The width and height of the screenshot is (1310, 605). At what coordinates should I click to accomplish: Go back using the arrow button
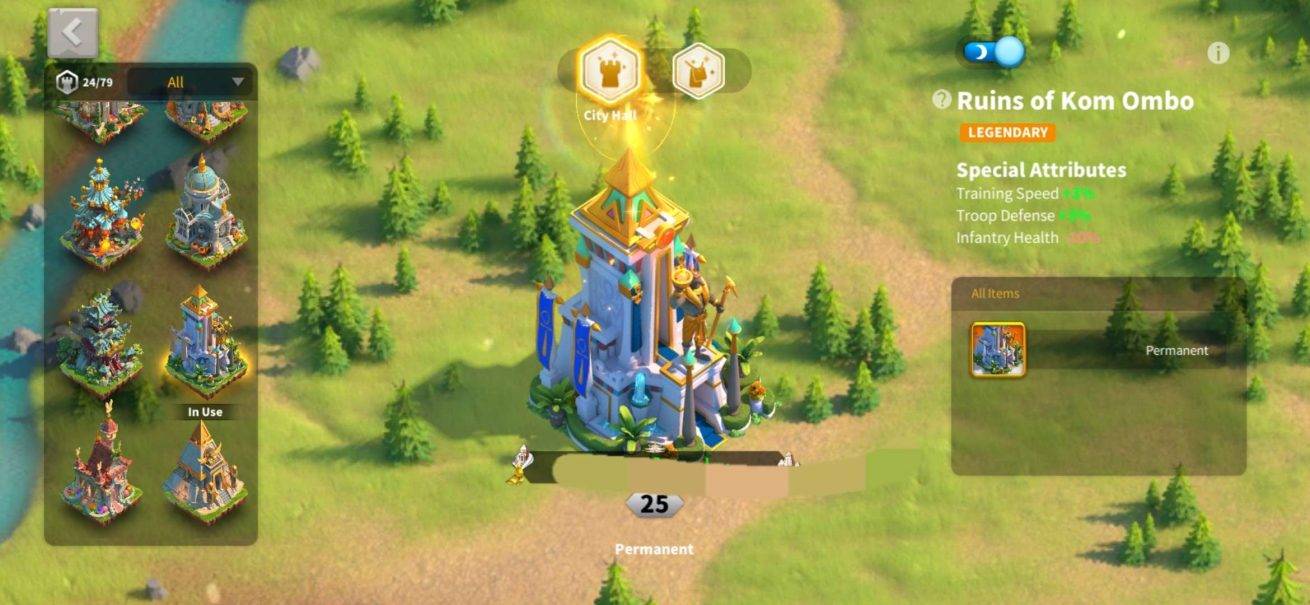72,33
